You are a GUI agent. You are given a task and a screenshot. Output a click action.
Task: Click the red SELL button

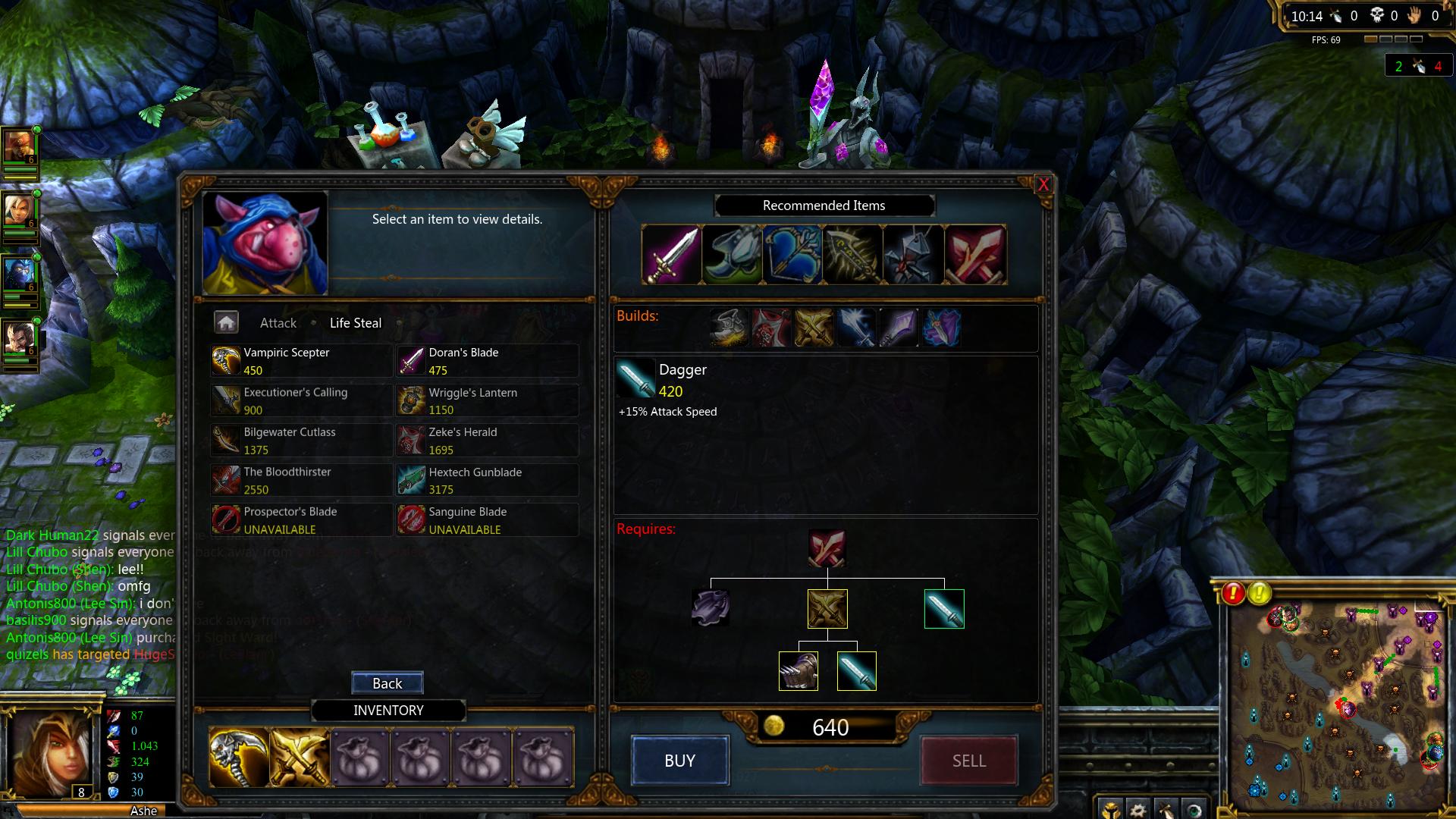pos(968,761)
